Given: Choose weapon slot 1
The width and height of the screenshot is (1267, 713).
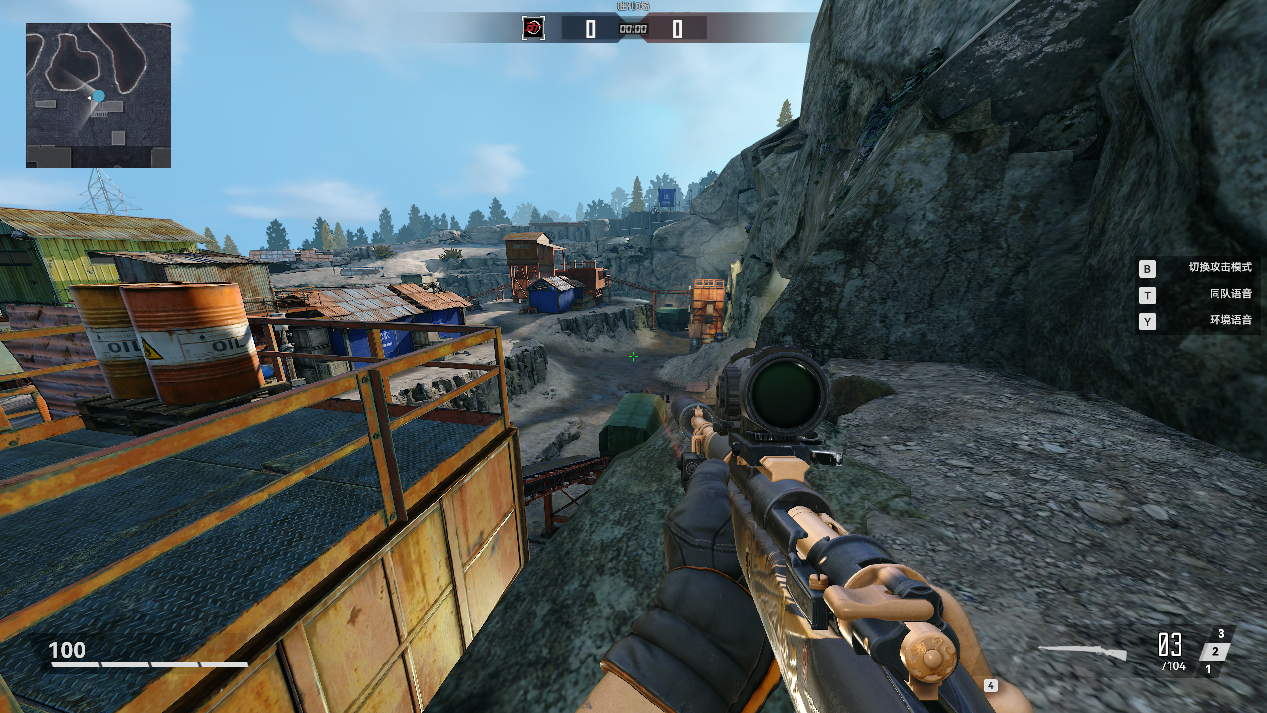Looking at the screenshot, I should tap(1207, 669).
